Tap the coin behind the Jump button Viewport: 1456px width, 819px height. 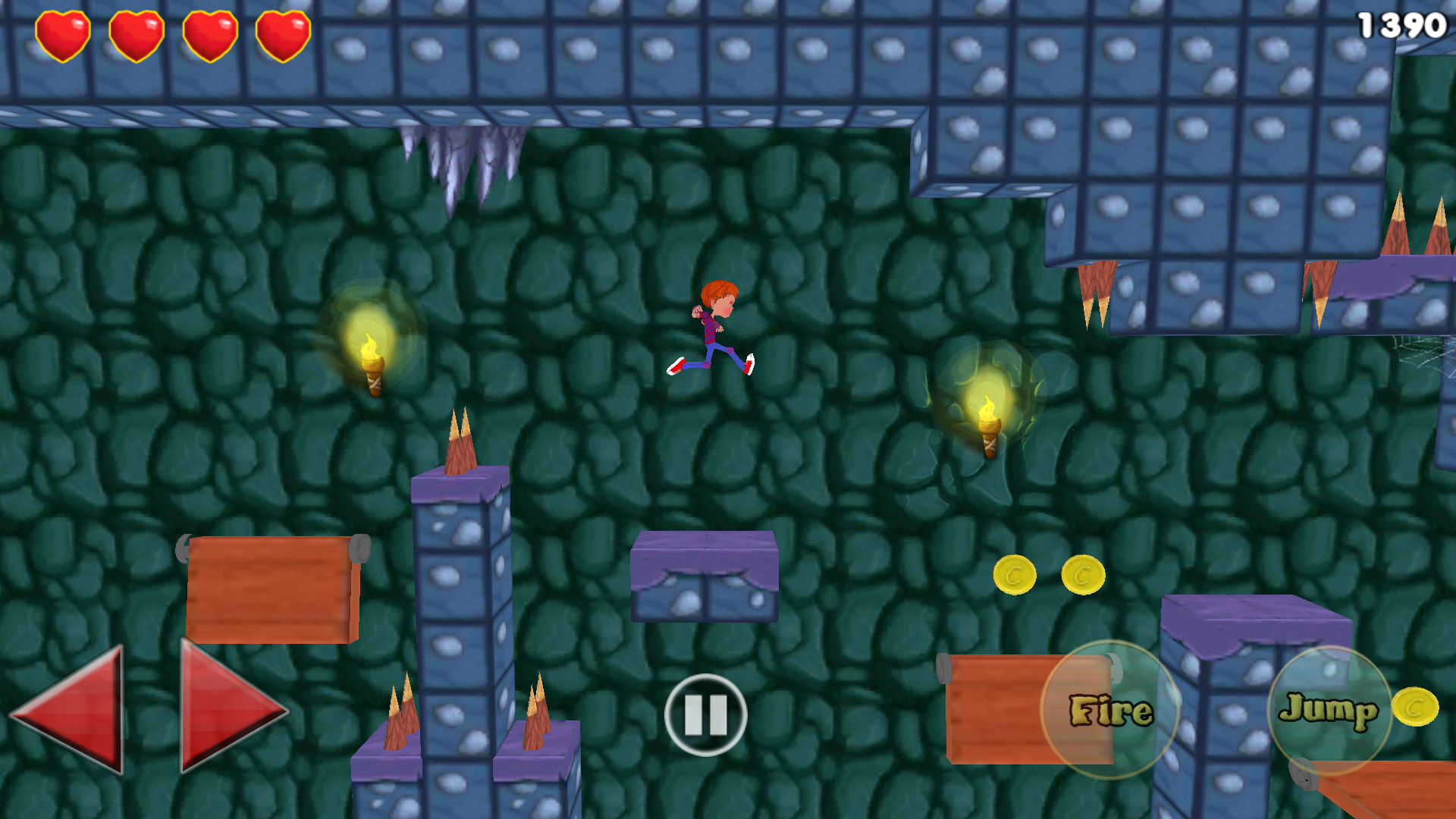point(1415,707)
